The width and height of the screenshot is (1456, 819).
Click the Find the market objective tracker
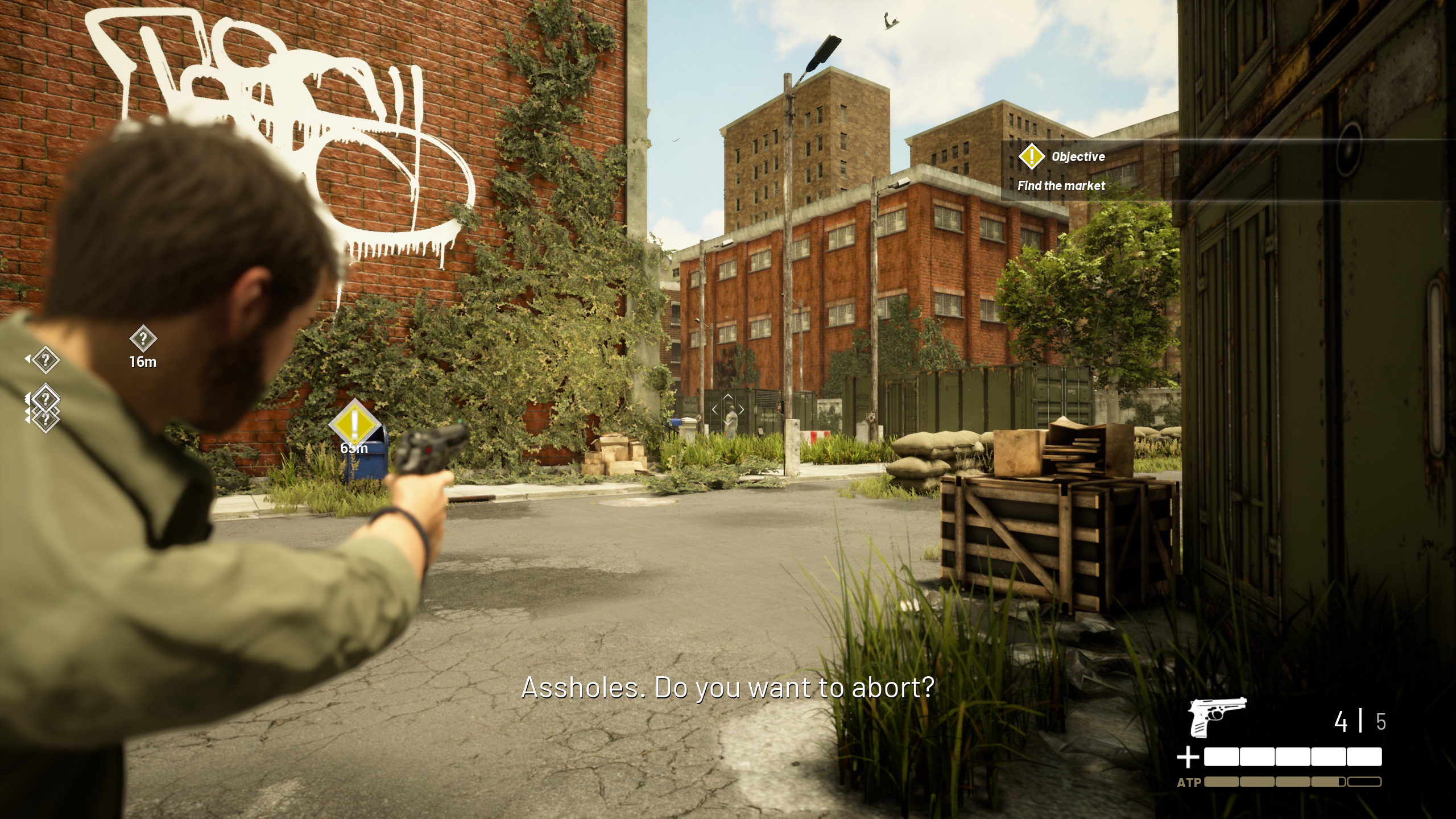[1061, 185]
